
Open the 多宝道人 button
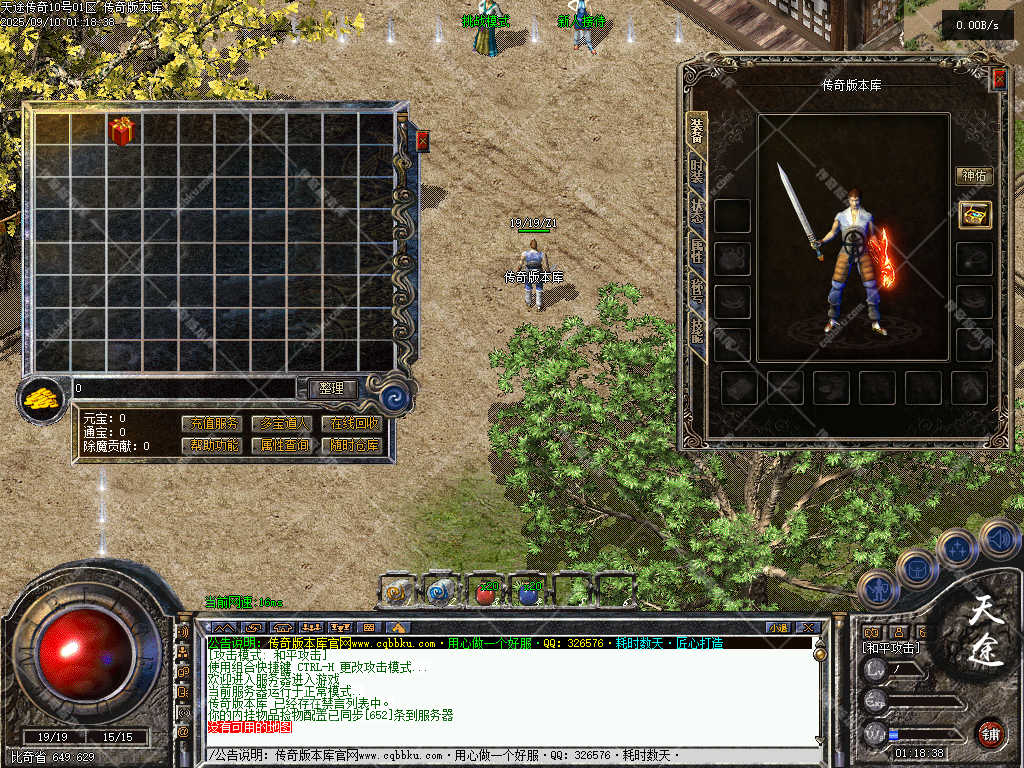(x=282, y=424)
